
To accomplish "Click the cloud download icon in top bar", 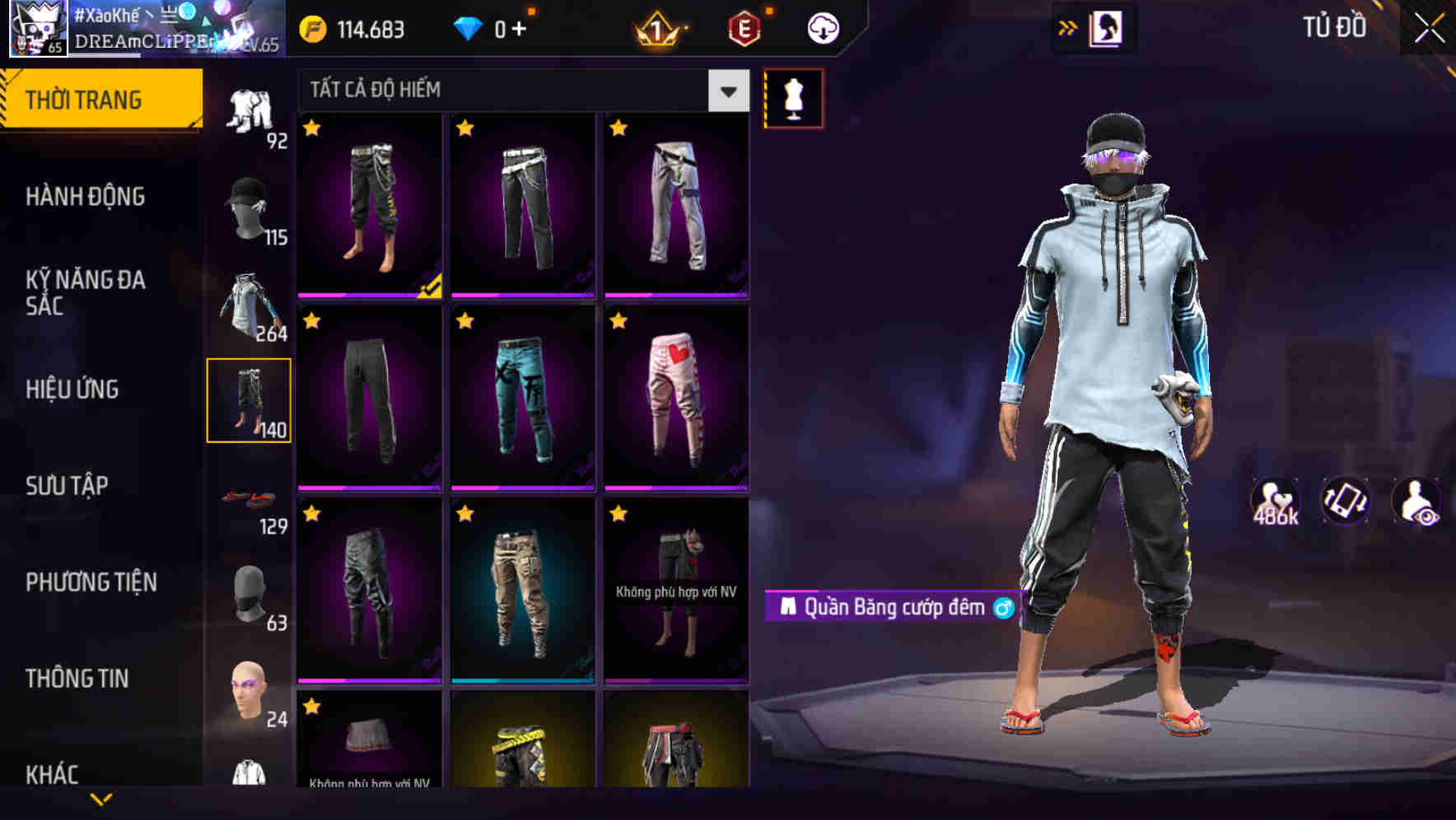I will (x=821, y=27).
